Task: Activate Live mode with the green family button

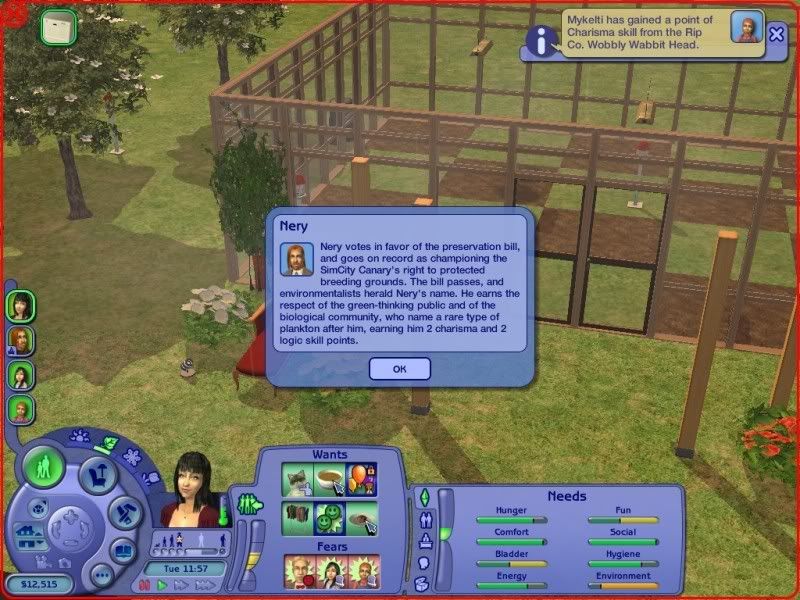Action: [x=44, y=467]
